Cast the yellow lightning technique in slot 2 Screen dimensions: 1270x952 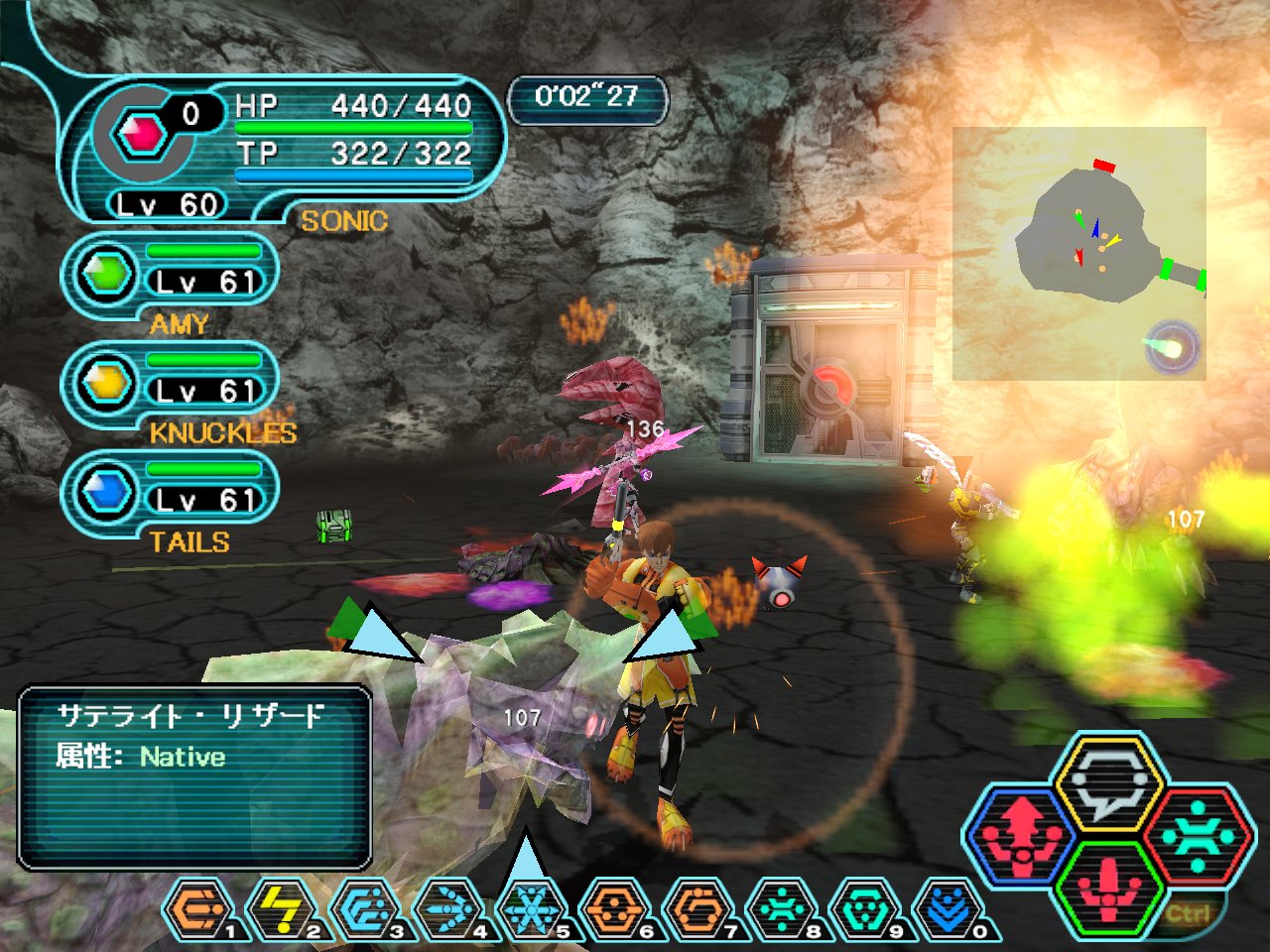[x=281, y=907]
